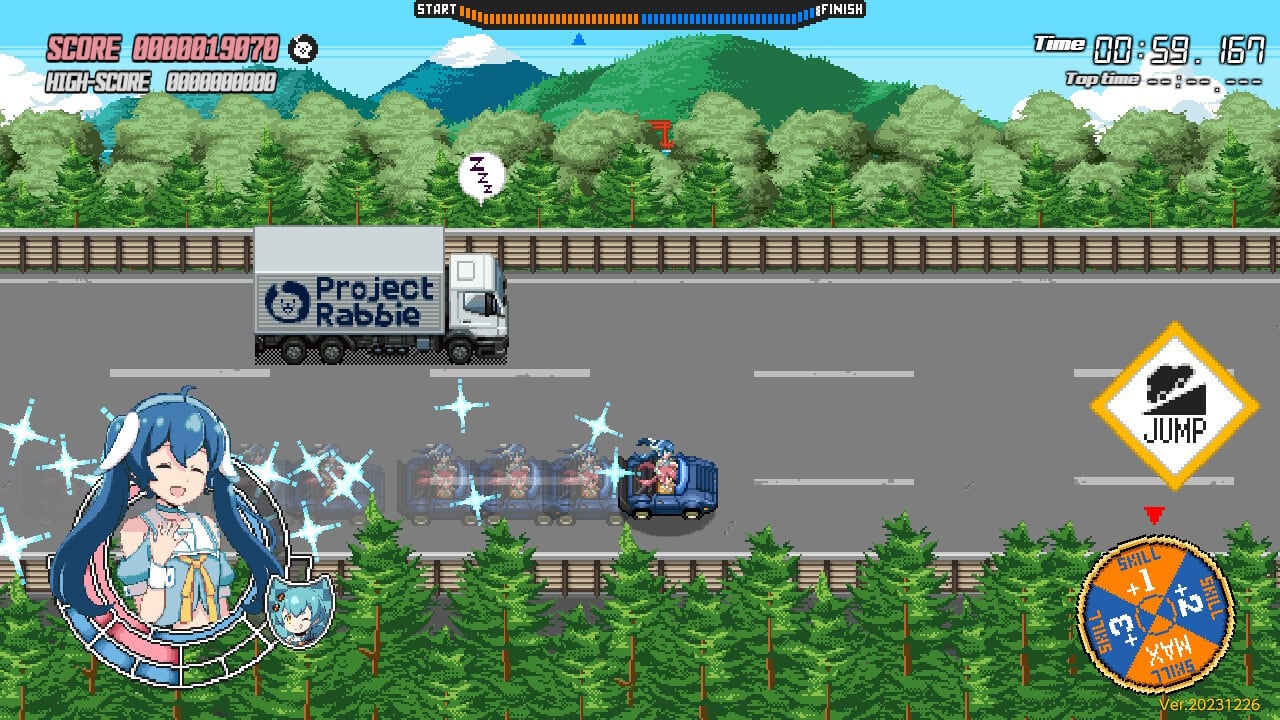
Task: Activate the yellow JUMP diamond sign
Action: (x=1173, y=406)
